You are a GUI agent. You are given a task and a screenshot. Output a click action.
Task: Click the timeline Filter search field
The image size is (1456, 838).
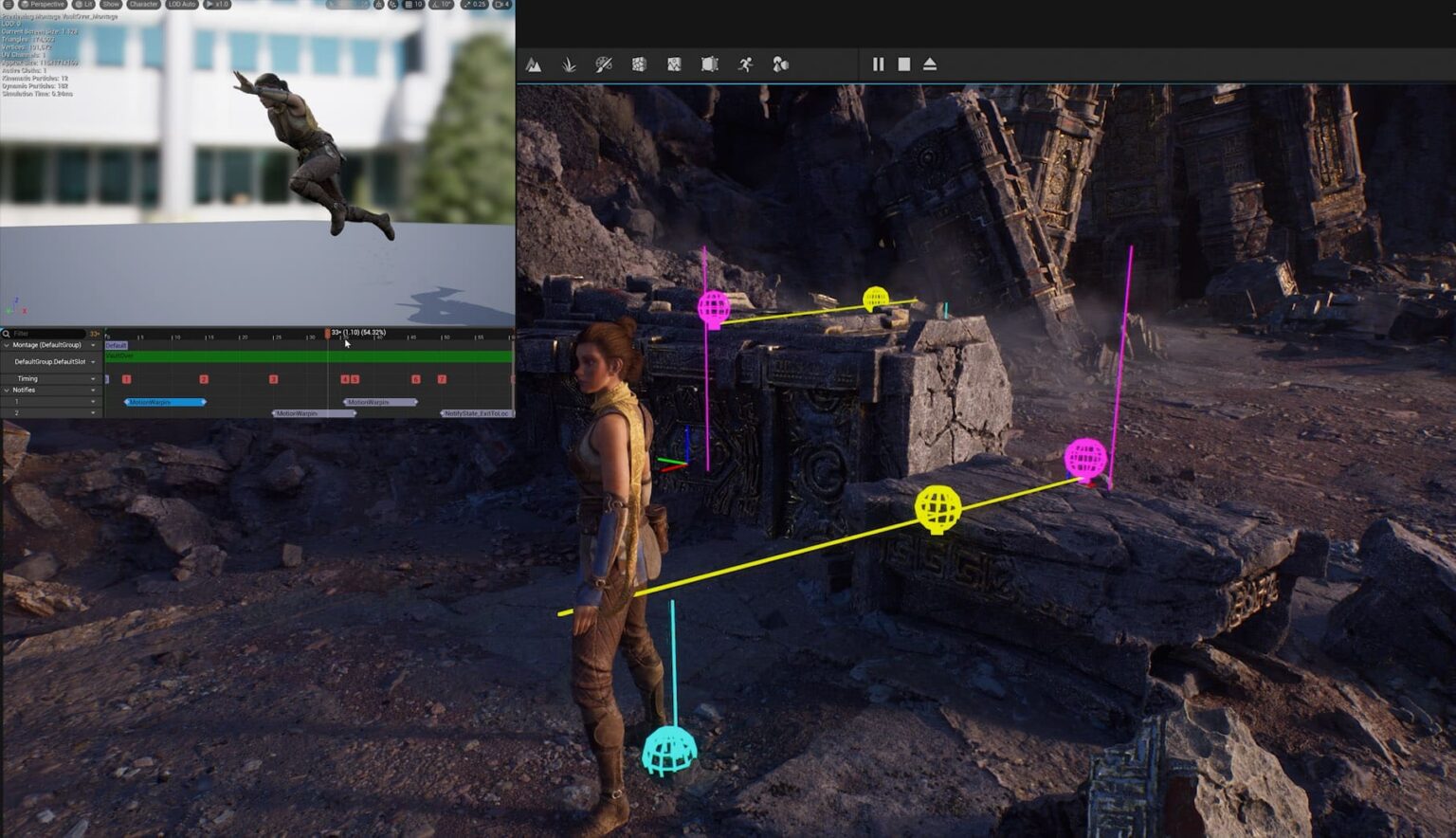coord(47,334)
